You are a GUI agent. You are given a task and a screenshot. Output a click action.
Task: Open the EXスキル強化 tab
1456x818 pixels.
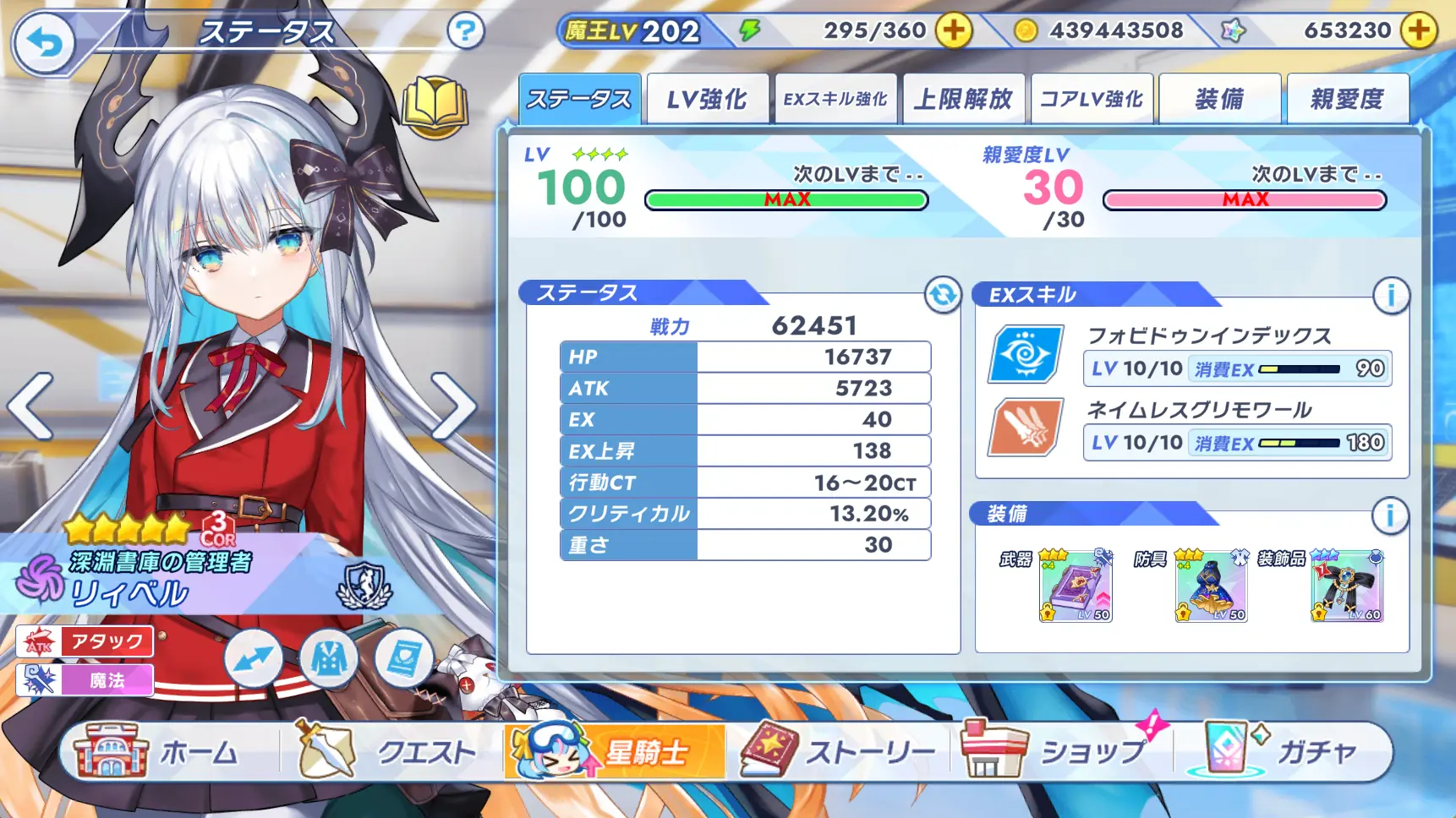835,100
